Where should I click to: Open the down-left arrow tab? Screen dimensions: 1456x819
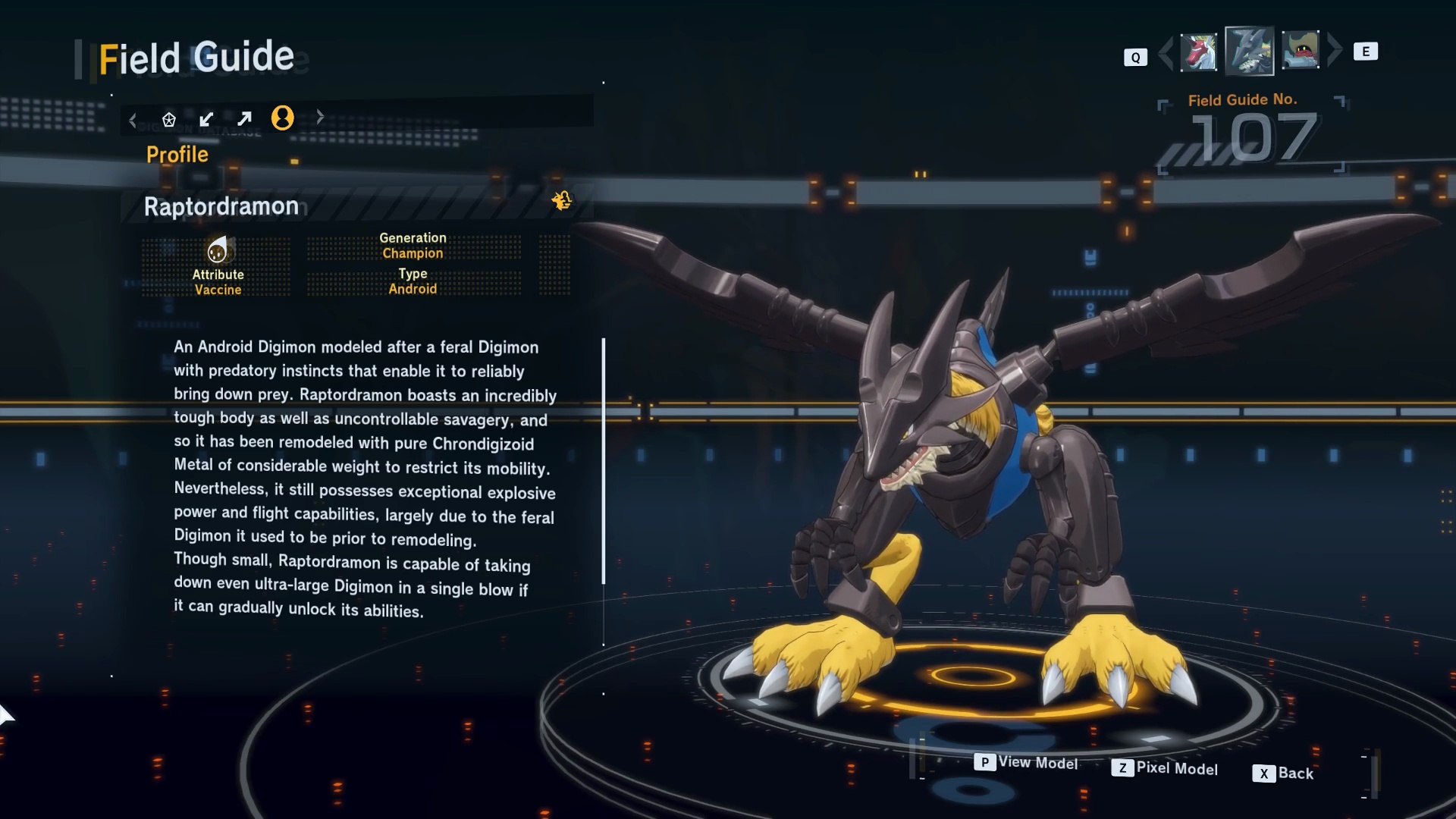(x=206, y=119)
